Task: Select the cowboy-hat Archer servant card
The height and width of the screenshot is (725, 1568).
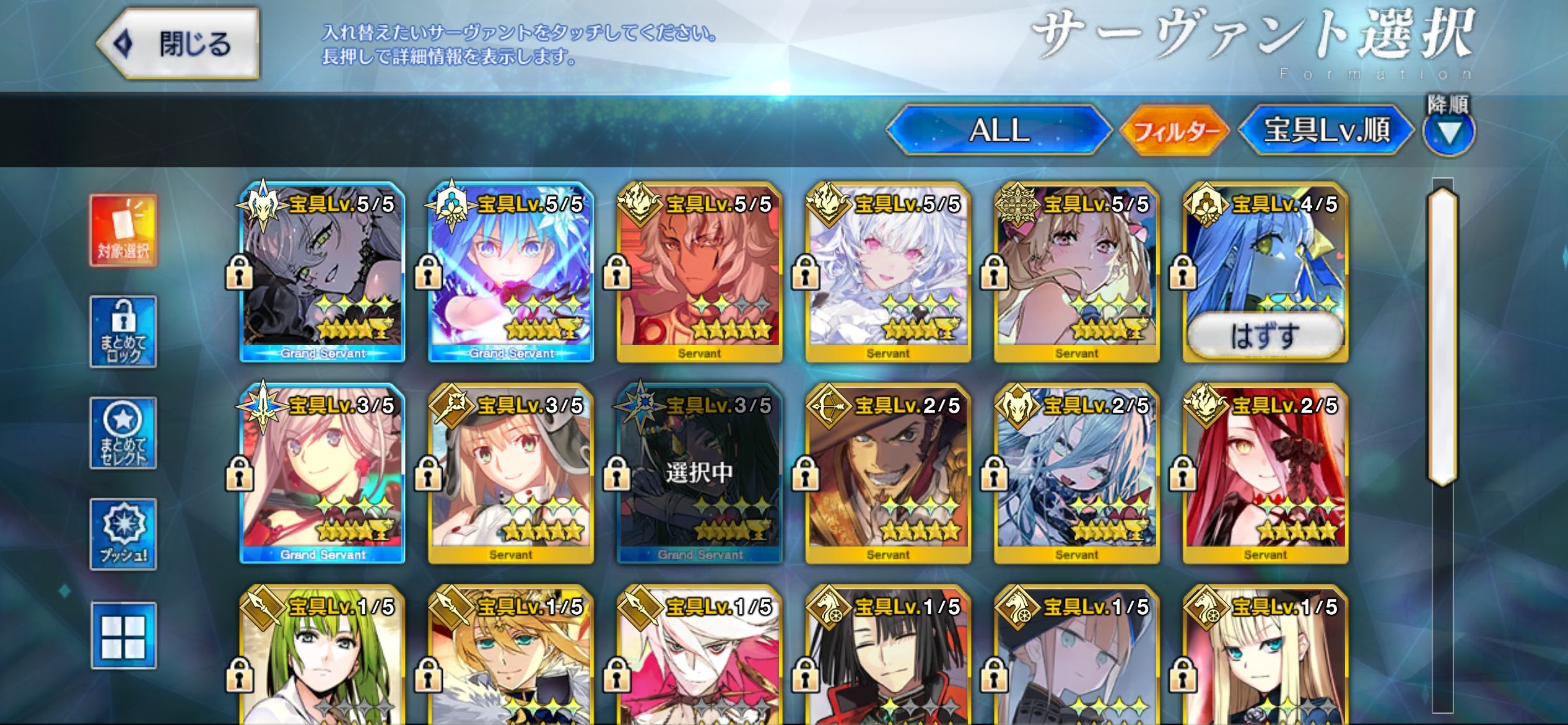Action: click(888, 474)
